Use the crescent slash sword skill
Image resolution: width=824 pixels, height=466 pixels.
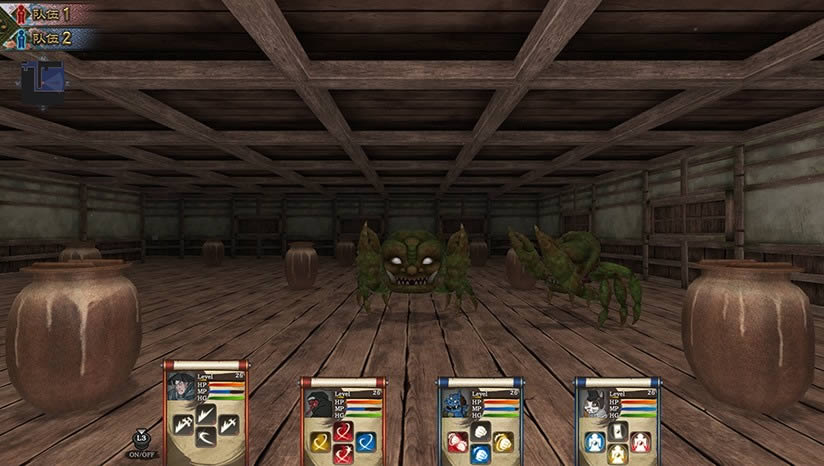tap(207, 436)
